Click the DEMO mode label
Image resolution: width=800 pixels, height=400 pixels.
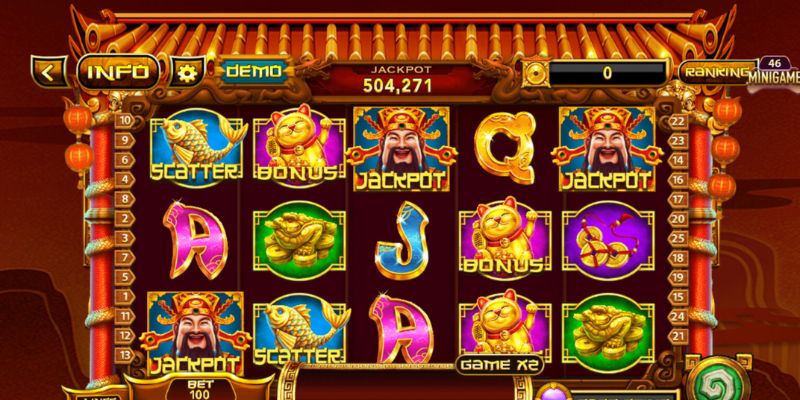252,72
